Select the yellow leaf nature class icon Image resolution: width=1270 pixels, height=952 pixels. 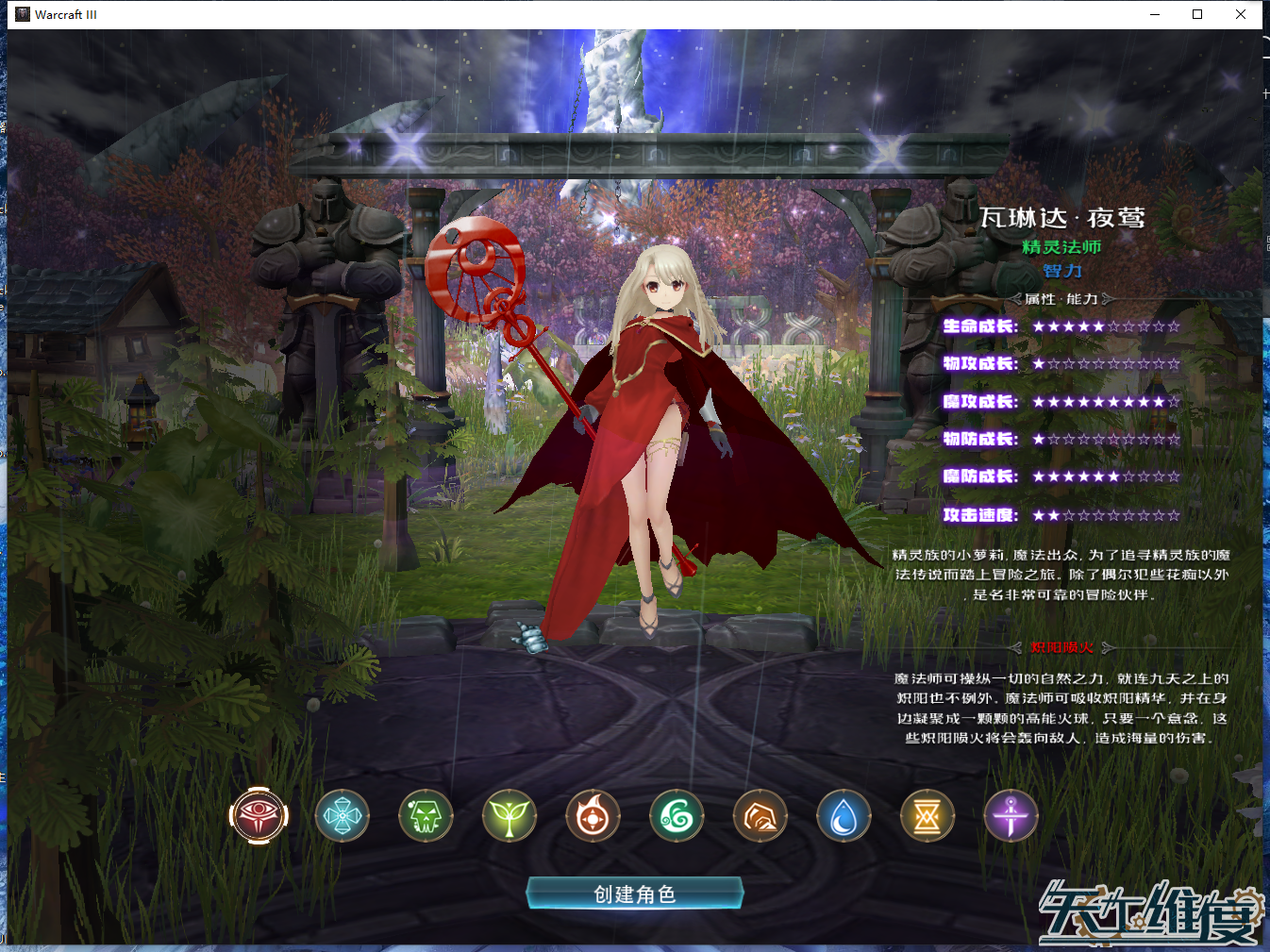click(510, 816)
